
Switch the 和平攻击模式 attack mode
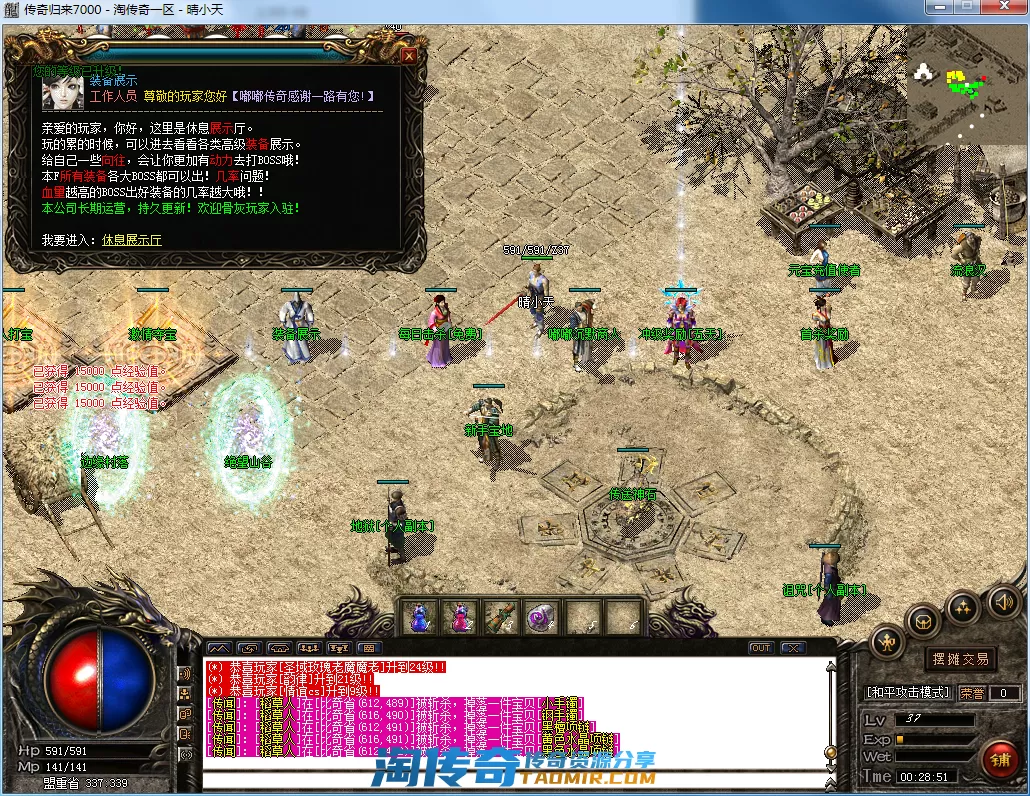coord(907,692)
